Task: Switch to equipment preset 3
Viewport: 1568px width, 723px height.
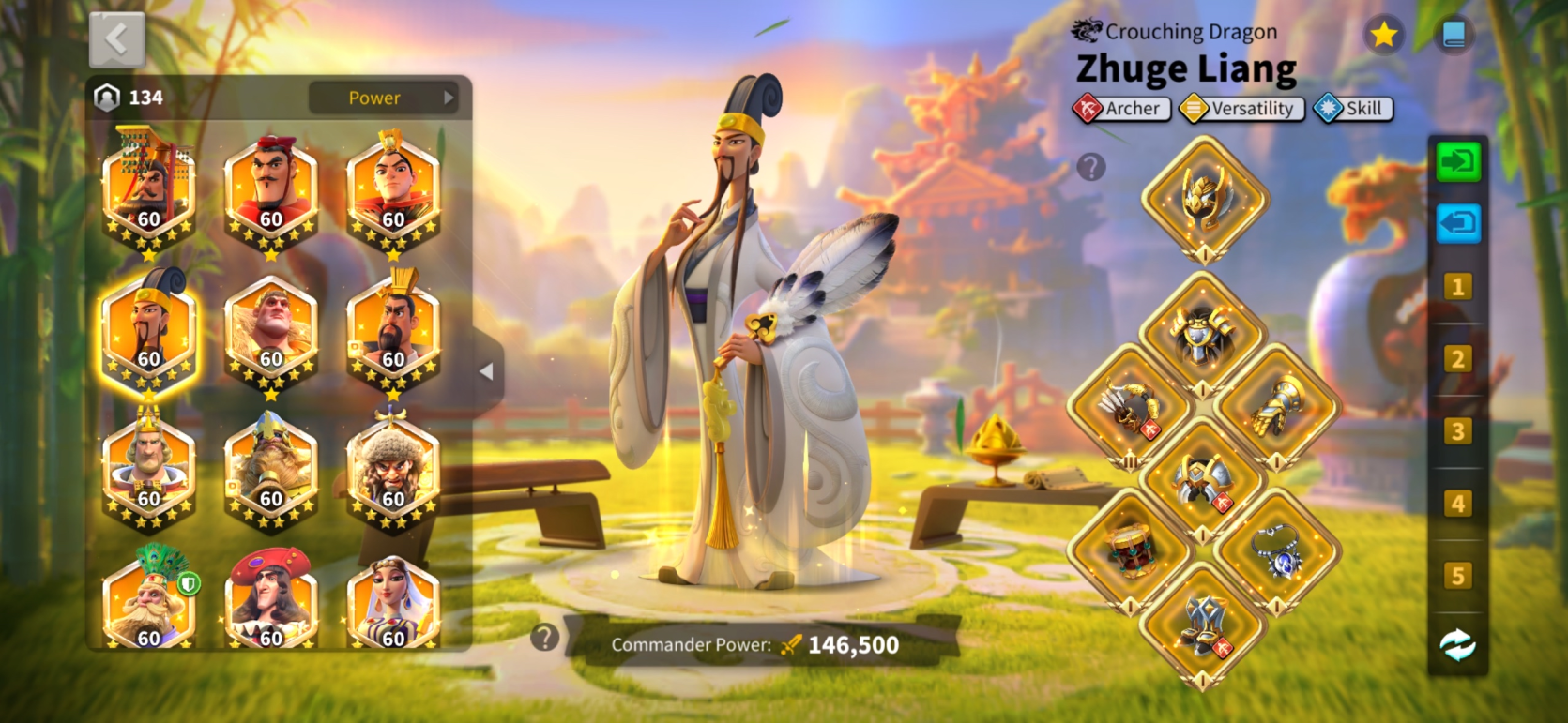Action: coord(1457,431)
